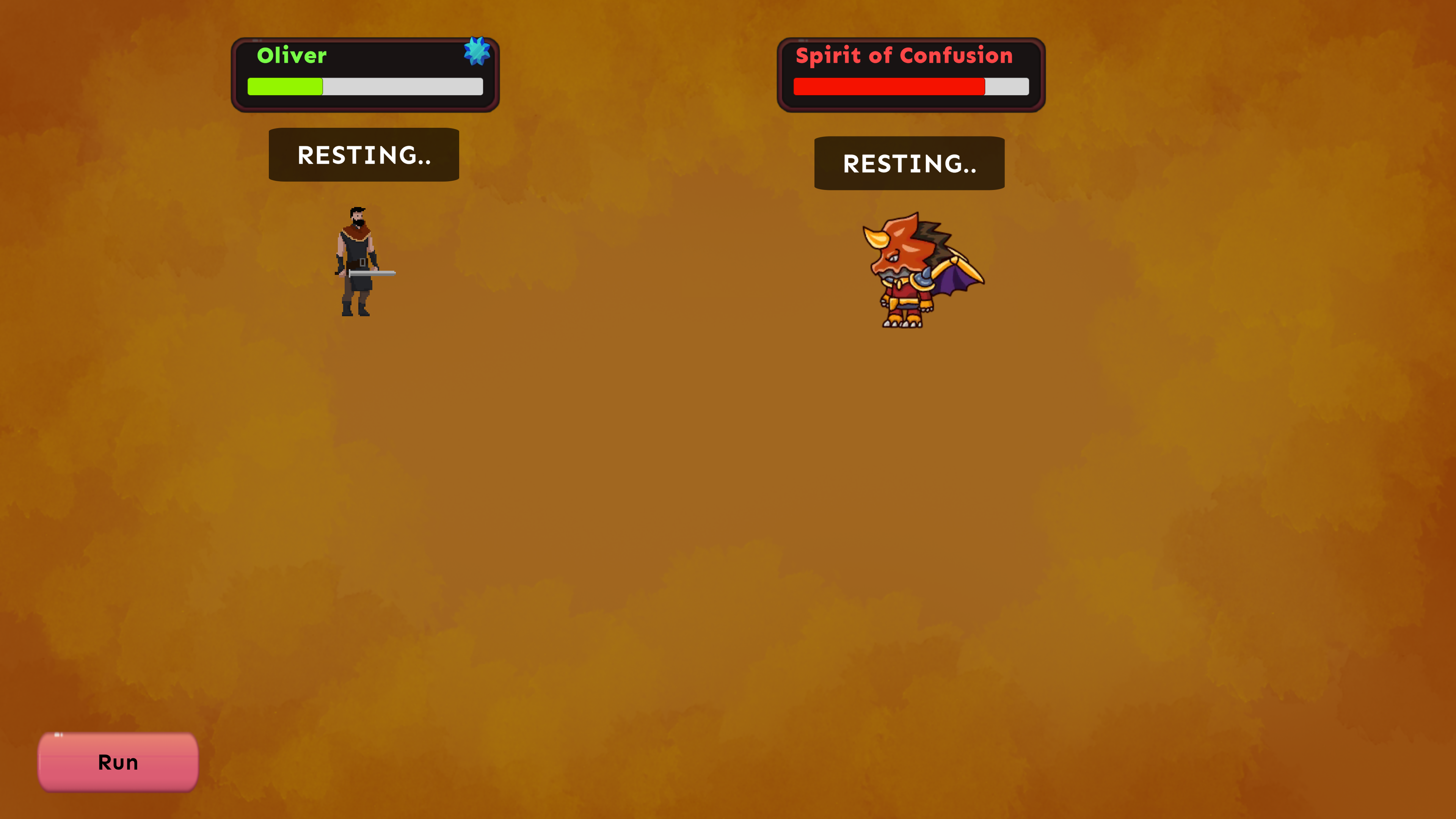Select the Oliver name label

pos(292,55)
